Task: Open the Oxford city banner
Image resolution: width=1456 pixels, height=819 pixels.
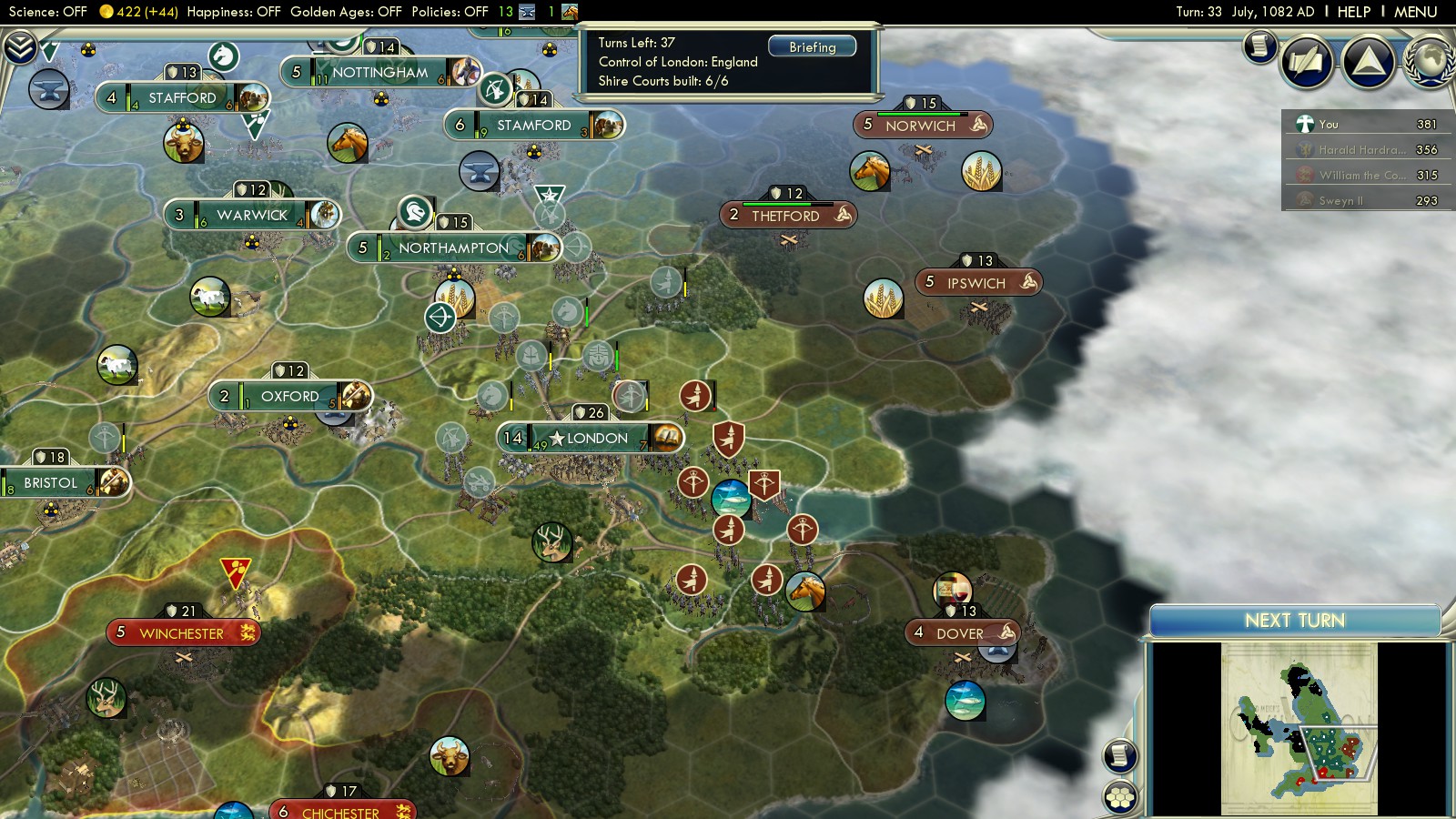Action: point(289,397)
